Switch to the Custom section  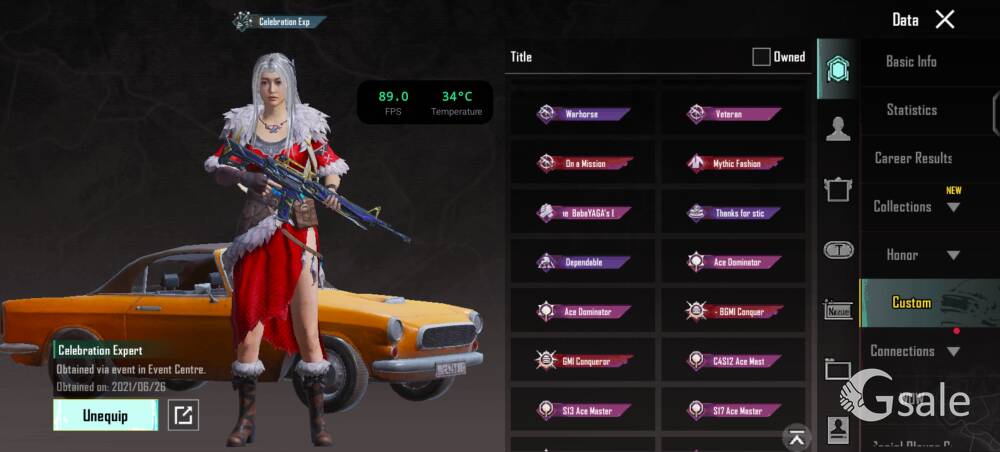click(911, 302)
